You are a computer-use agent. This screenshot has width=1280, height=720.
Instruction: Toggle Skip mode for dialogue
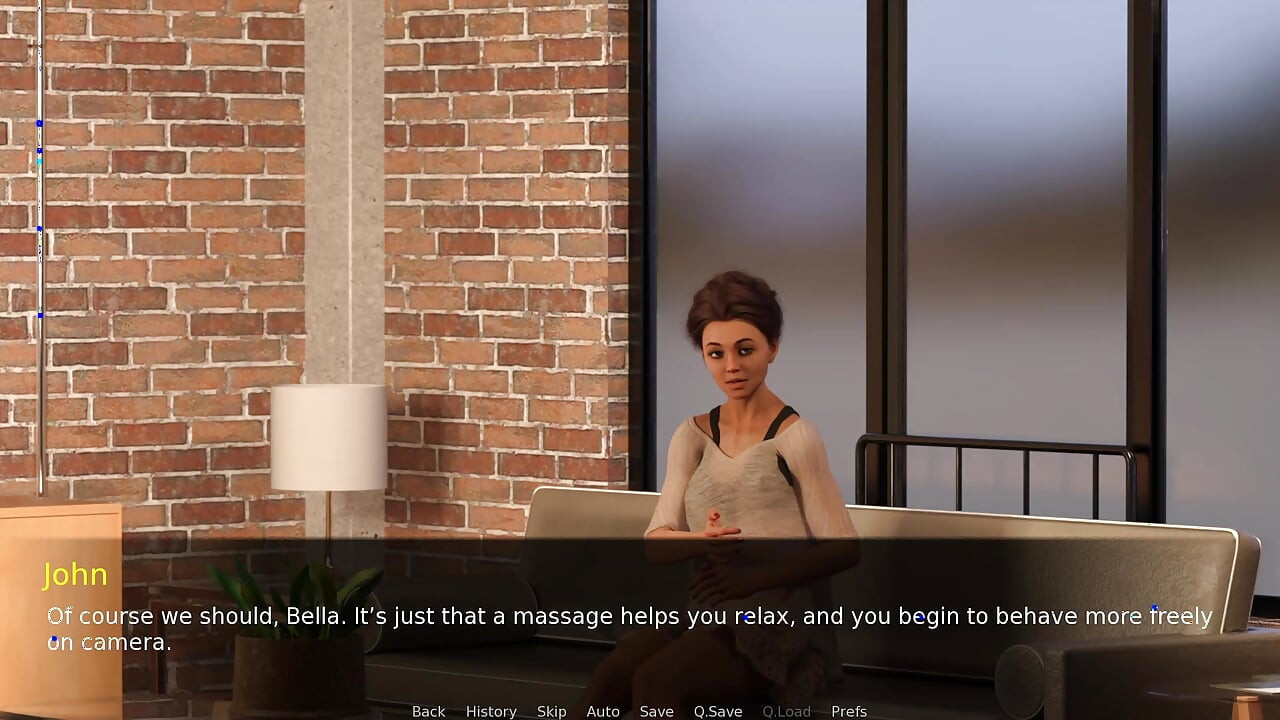551,711
